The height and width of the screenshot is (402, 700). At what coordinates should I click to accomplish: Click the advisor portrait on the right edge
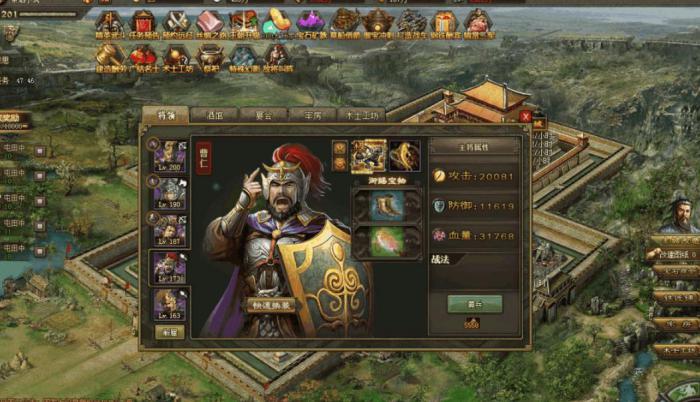tap(681, 215)
